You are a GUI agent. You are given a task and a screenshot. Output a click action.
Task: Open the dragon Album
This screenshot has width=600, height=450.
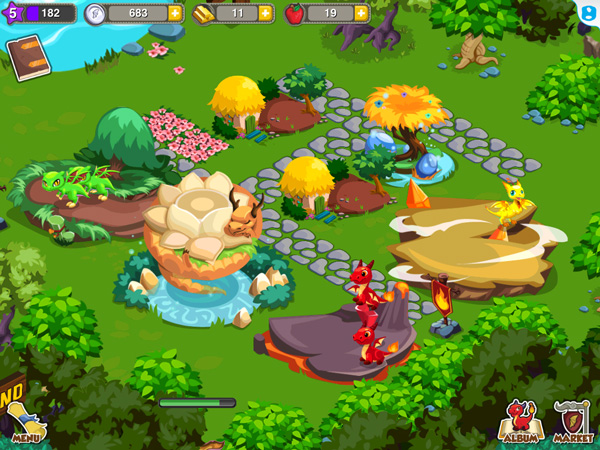[518, 422]
